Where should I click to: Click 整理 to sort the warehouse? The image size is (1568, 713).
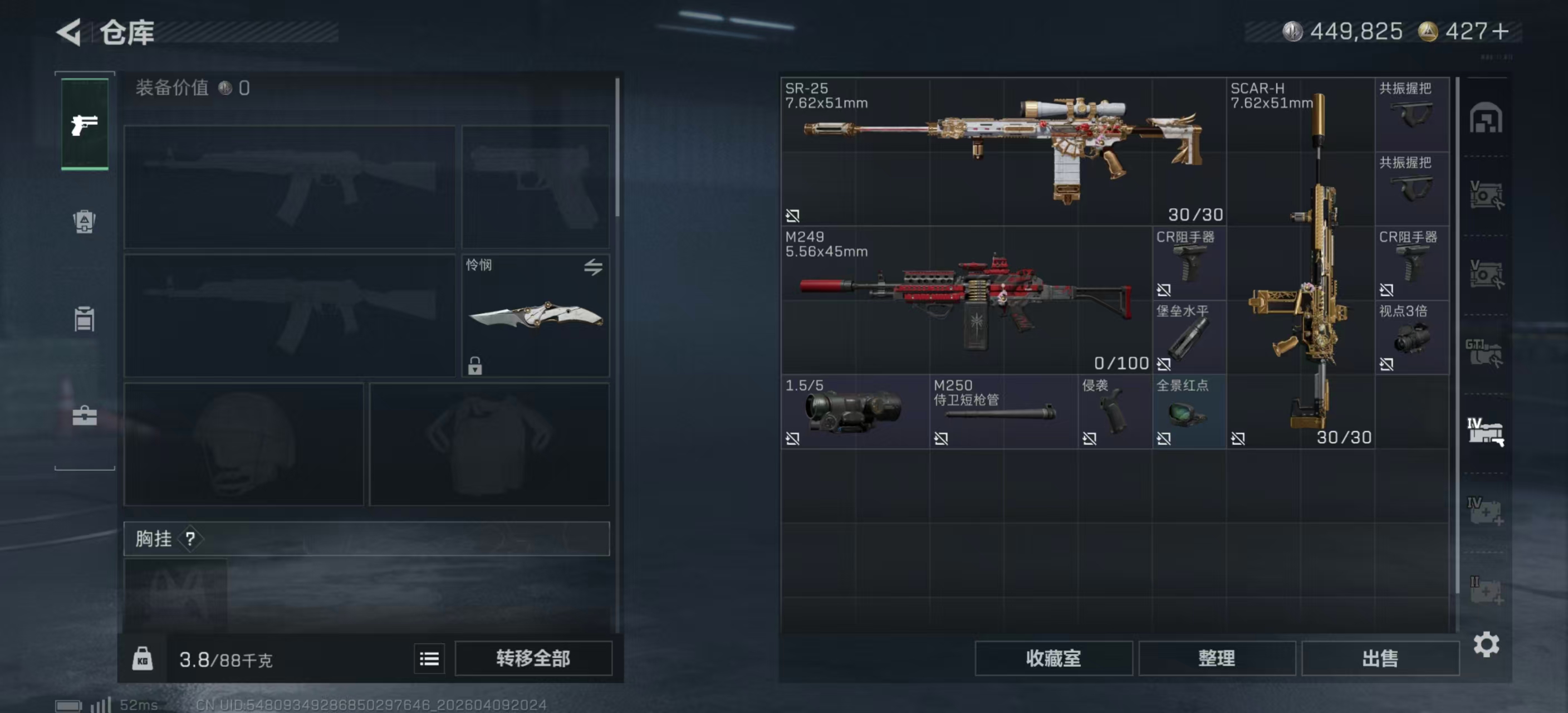click(1216, 658)
